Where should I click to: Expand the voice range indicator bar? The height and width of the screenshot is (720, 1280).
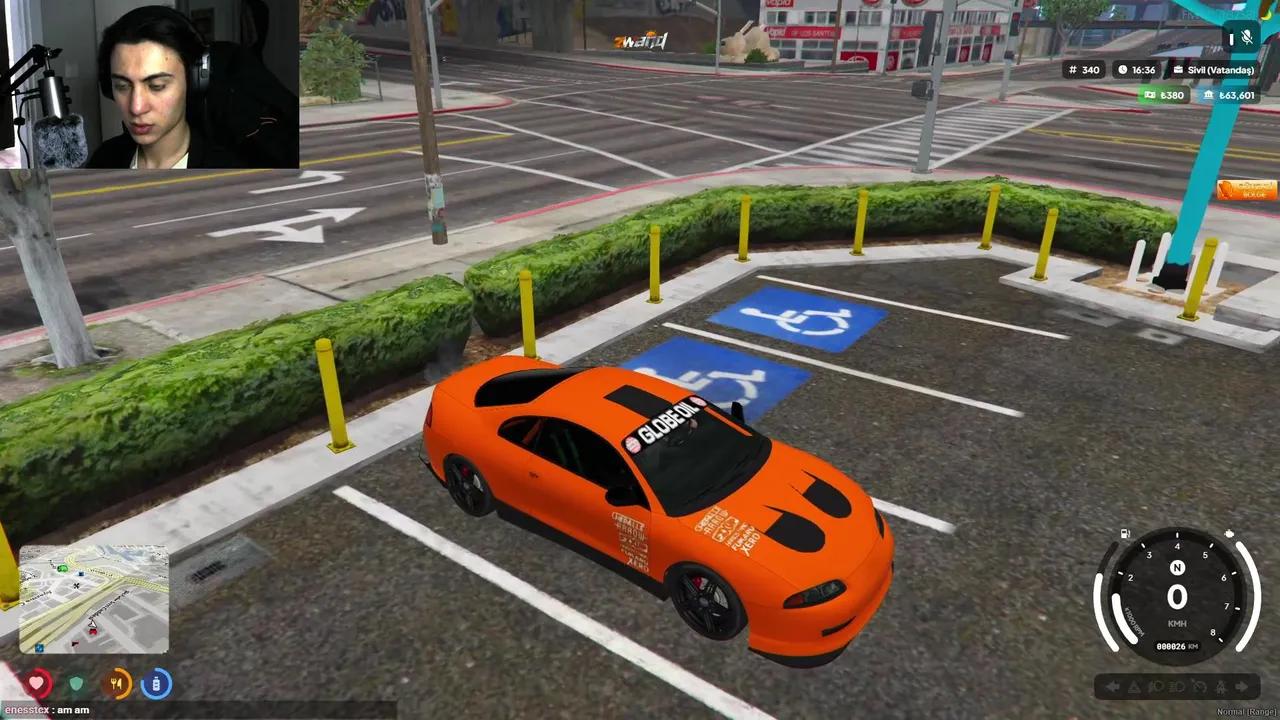(1231, 38)
